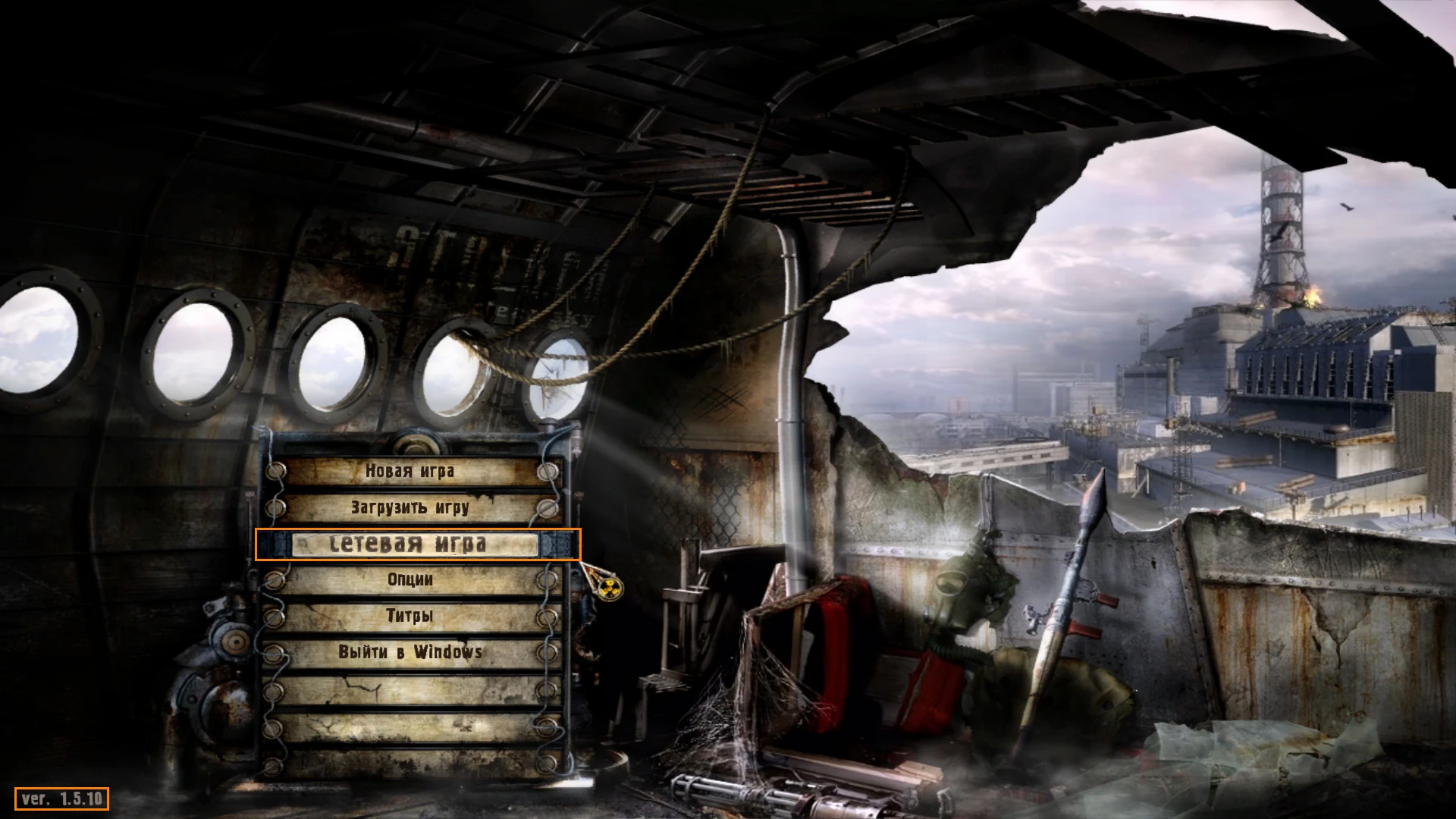The width and height of the screenshot is (1456, 819).
Task: Select the highlighted Сетевая игра option
Action: click(x=409, y=544)
